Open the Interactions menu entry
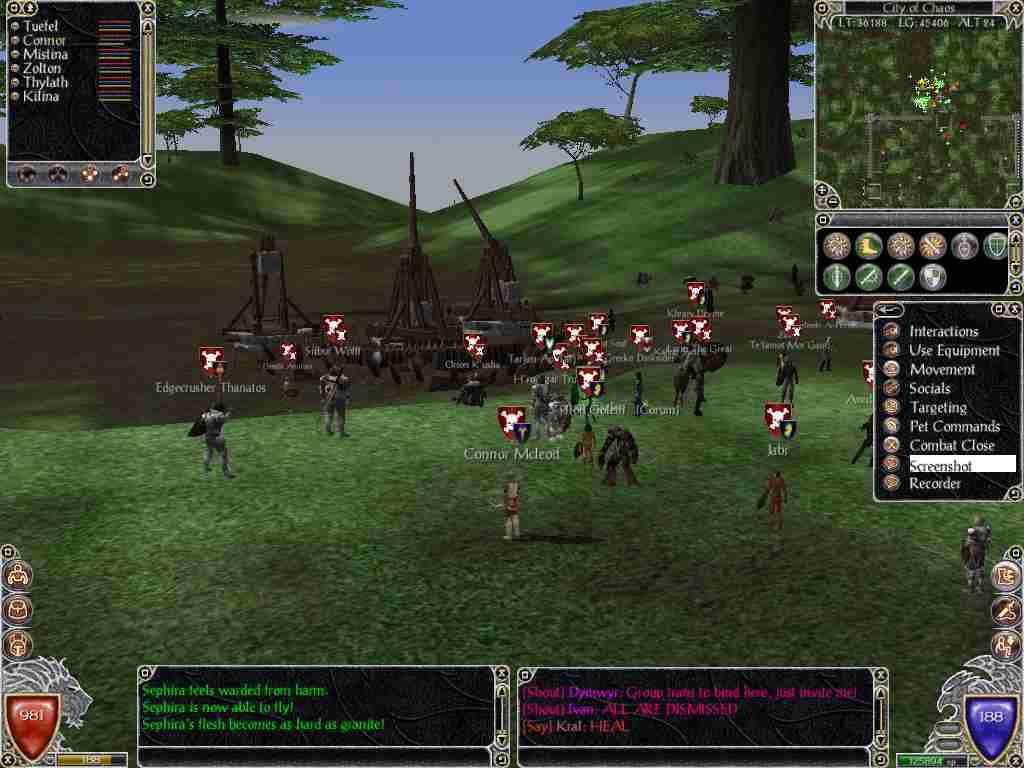This screenshot has width=1024, height=768. pos(943,331)
